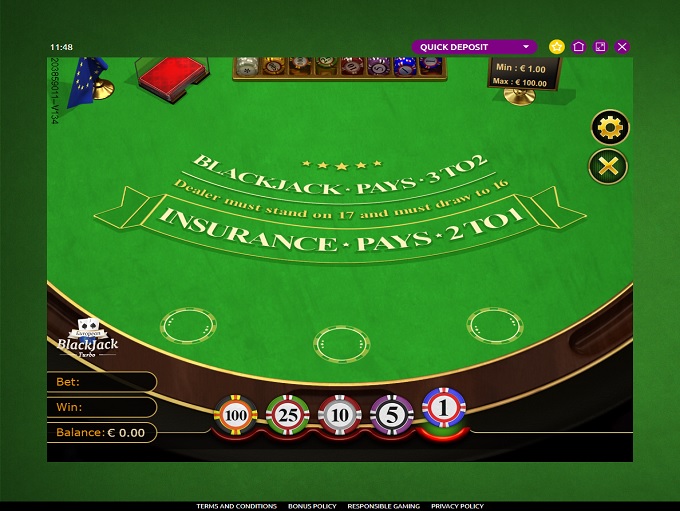This screenshot has width=680, height=511.
Task: Toggle fullscreen mode for the game
Action: 600,47
